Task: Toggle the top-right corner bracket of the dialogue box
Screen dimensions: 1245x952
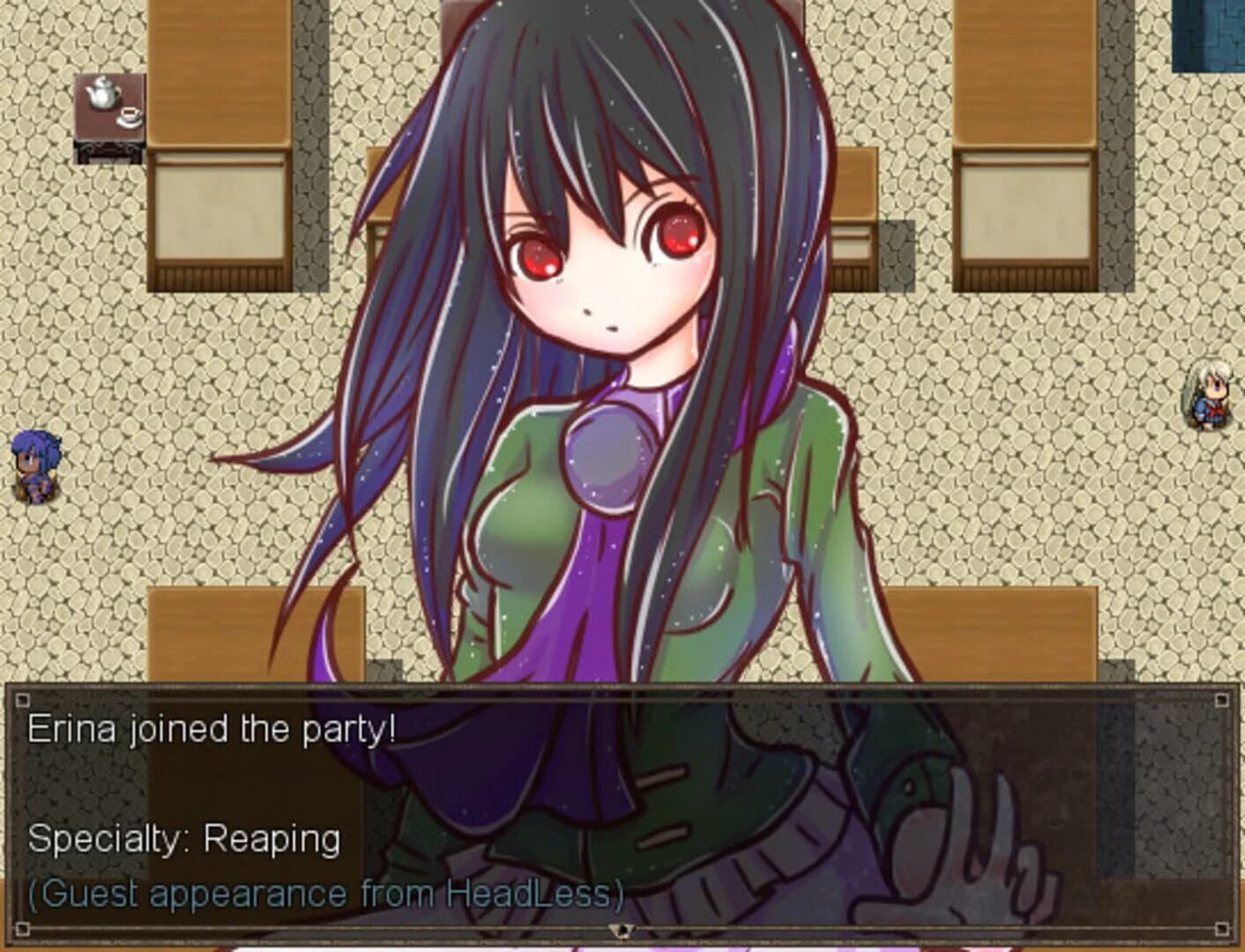Action: (1222, 702)
